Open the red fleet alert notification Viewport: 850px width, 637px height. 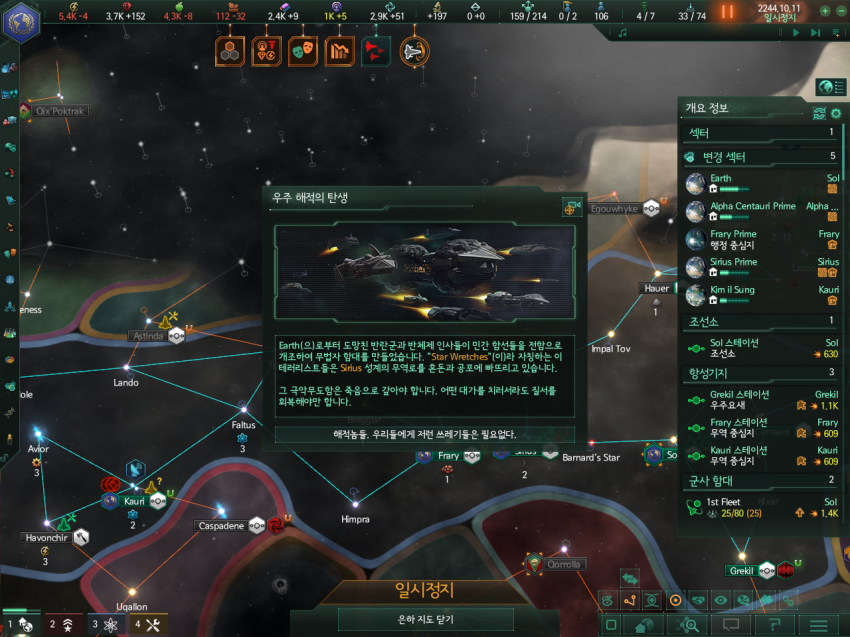tap(376, 50)
